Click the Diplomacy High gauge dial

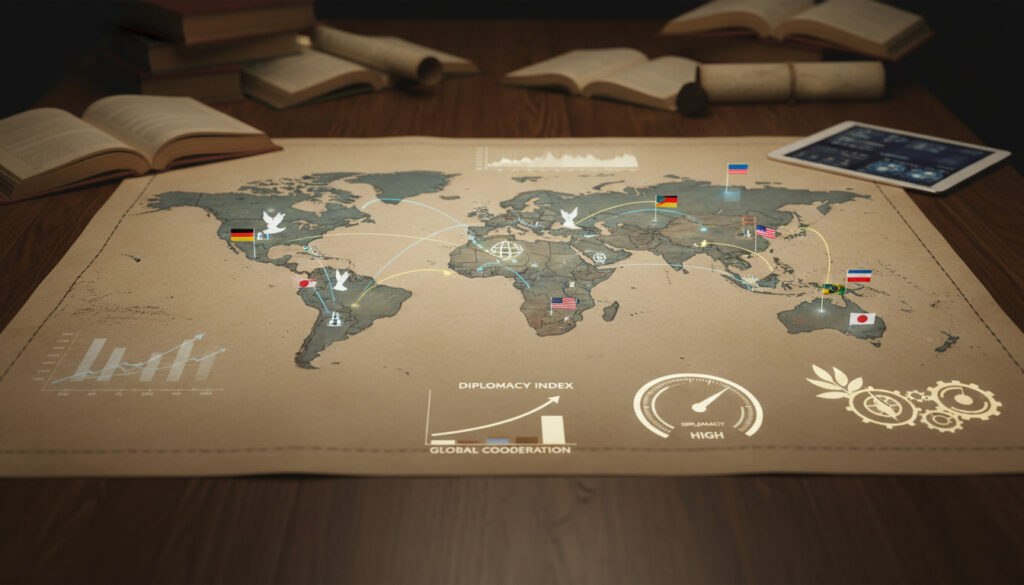click(x=697, y=406)
